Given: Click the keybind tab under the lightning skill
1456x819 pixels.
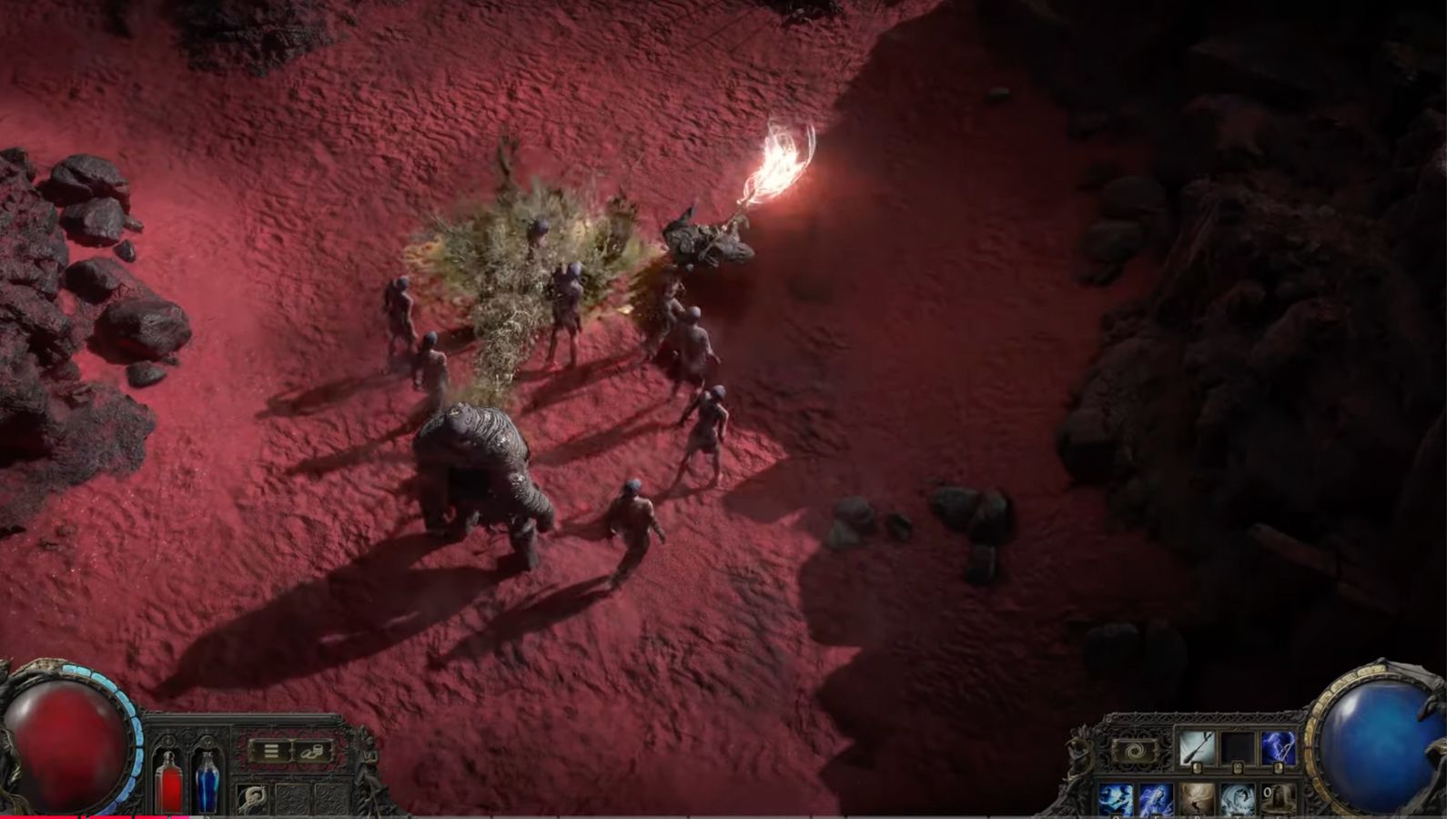Looking at the screenshot, I should coord(1278,768).
